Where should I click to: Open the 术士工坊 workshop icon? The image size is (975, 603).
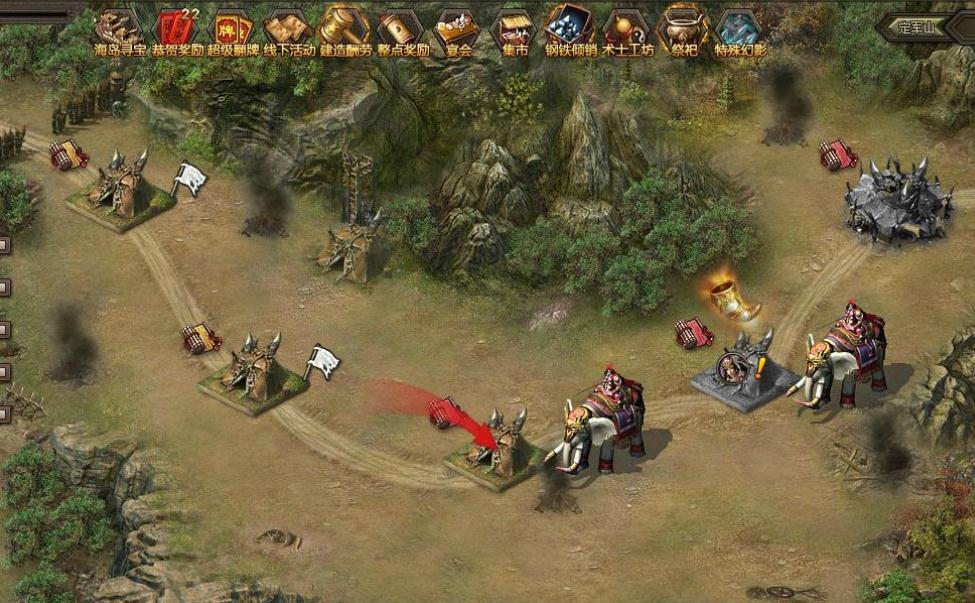(x=627, y=30)
